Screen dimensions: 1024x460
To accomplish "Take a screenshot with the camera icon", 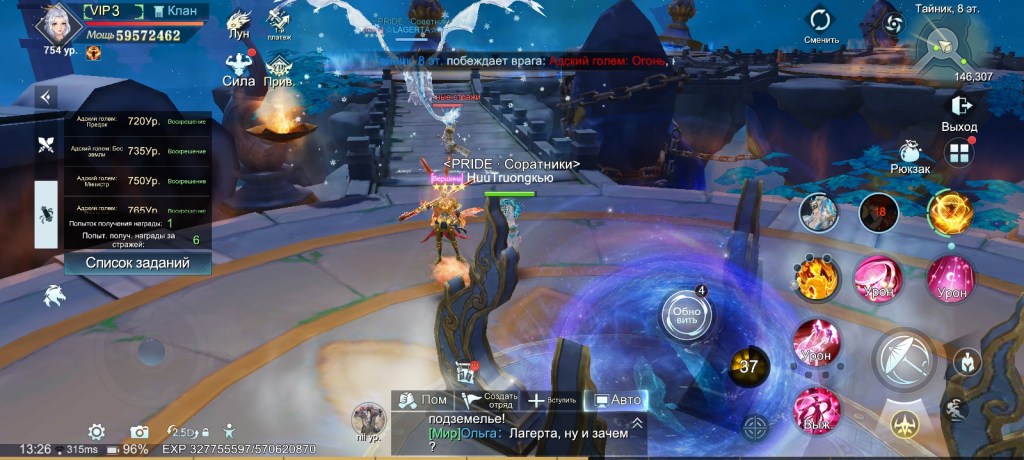I will (x=139, y=432).
